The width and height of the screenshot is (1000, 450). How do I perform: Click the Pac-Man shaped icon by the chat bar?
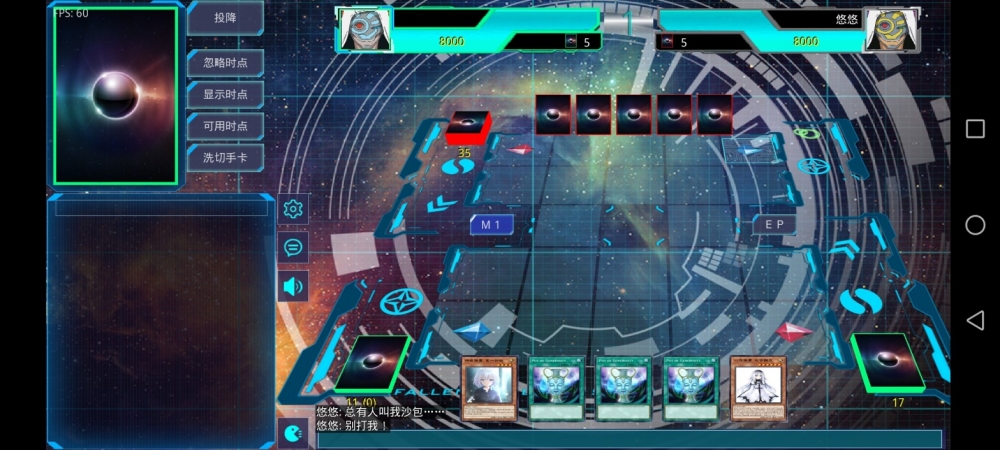[292, 434]
